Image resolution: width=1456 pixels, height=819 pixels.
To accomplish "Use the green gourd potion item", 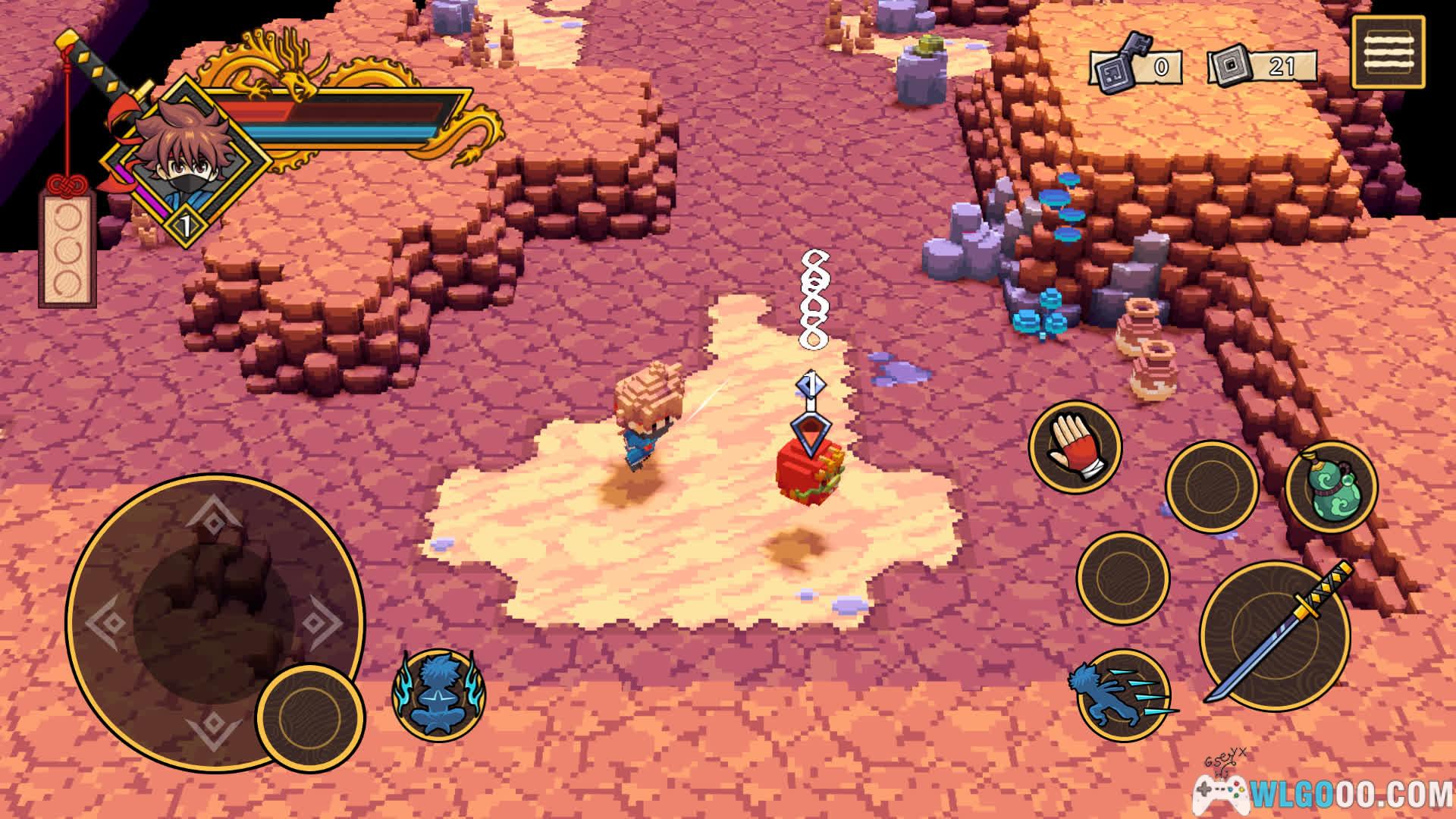I will [1331, 486].
